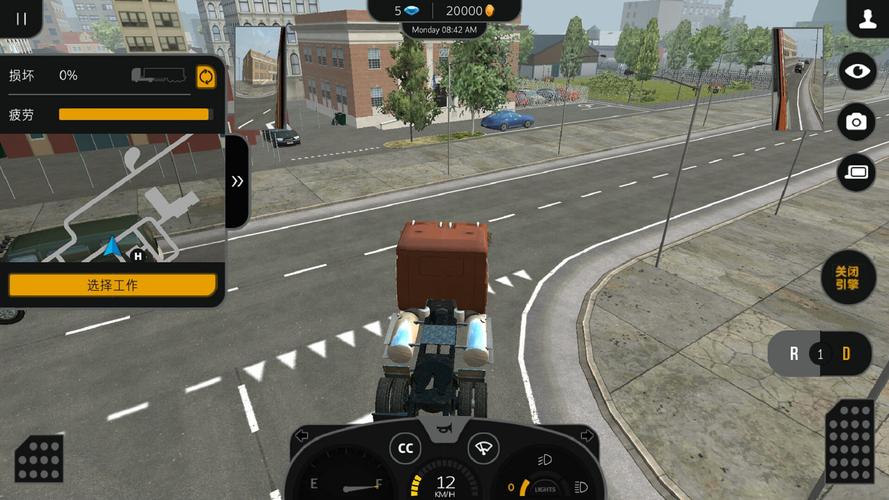Switch camera with the truck view button
The width and height of the screenshot is (889, 500).
point(856,172)
